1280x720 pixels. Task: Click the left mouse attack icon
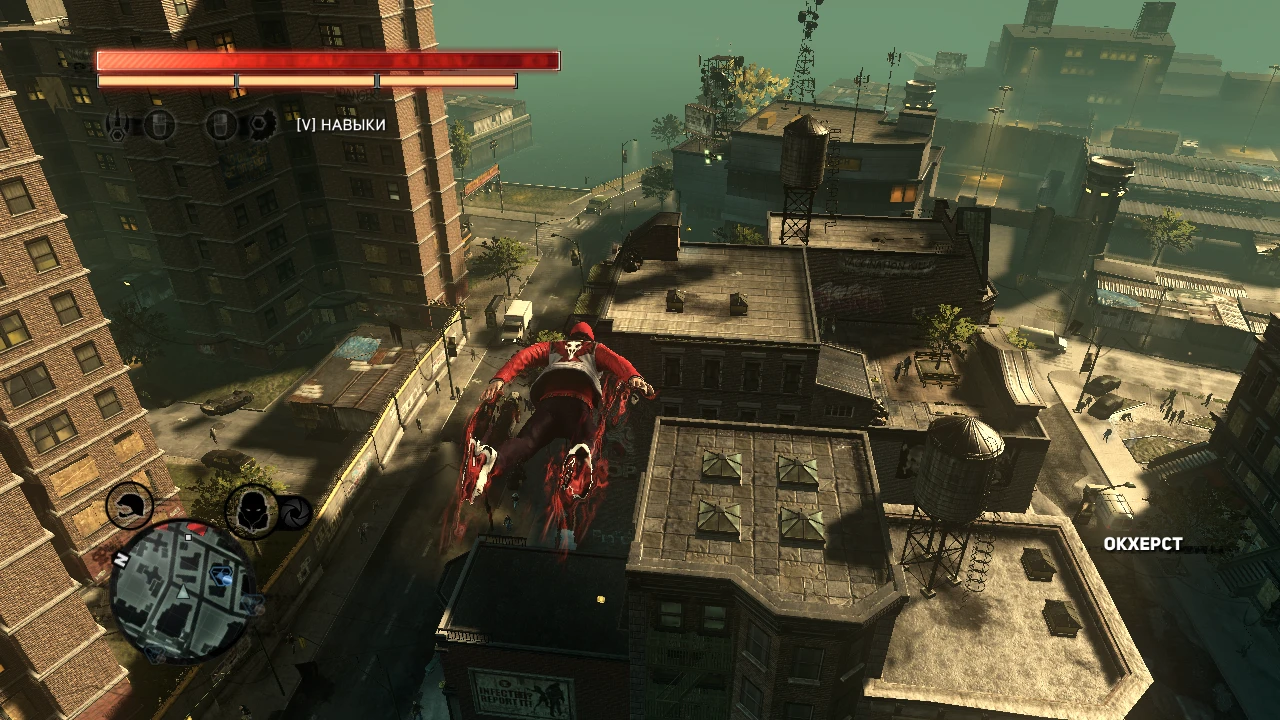tap(159, 125)
